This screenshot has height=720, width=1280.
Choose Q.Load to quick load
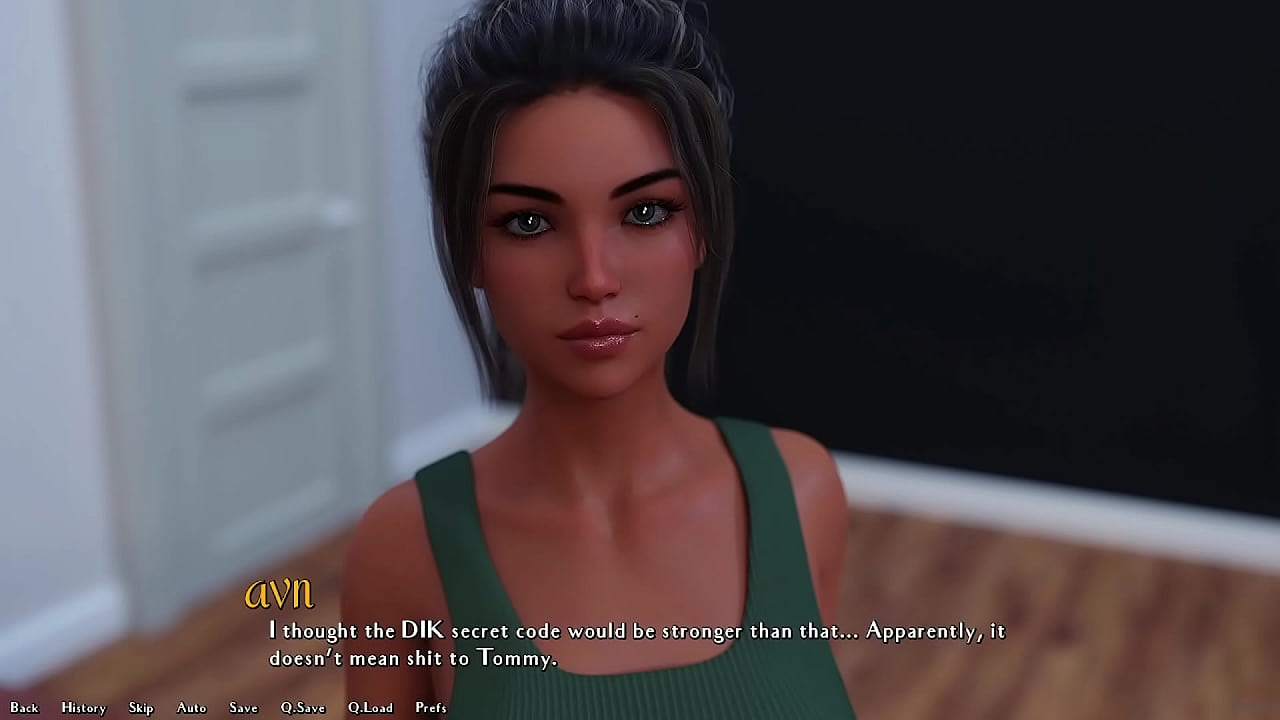point(370,708)
